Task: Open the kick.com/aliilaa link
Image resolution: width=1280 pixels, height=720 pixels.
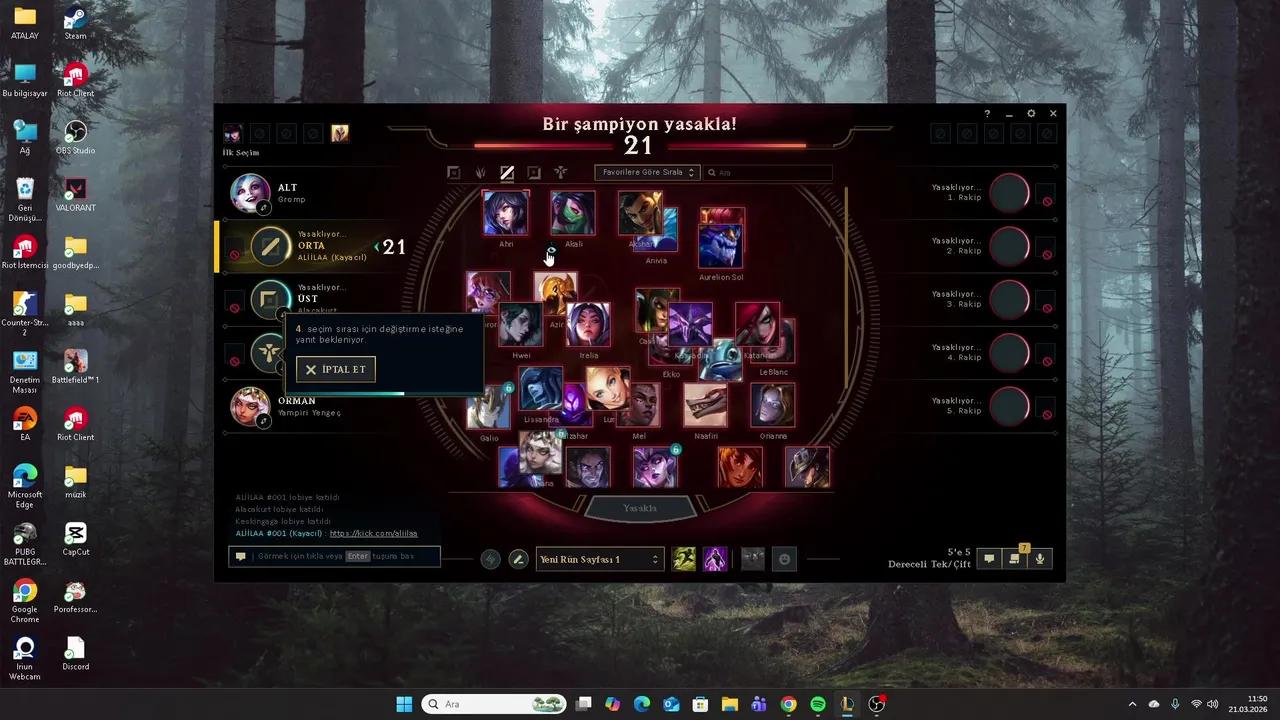Action: (x=374, y=533)
